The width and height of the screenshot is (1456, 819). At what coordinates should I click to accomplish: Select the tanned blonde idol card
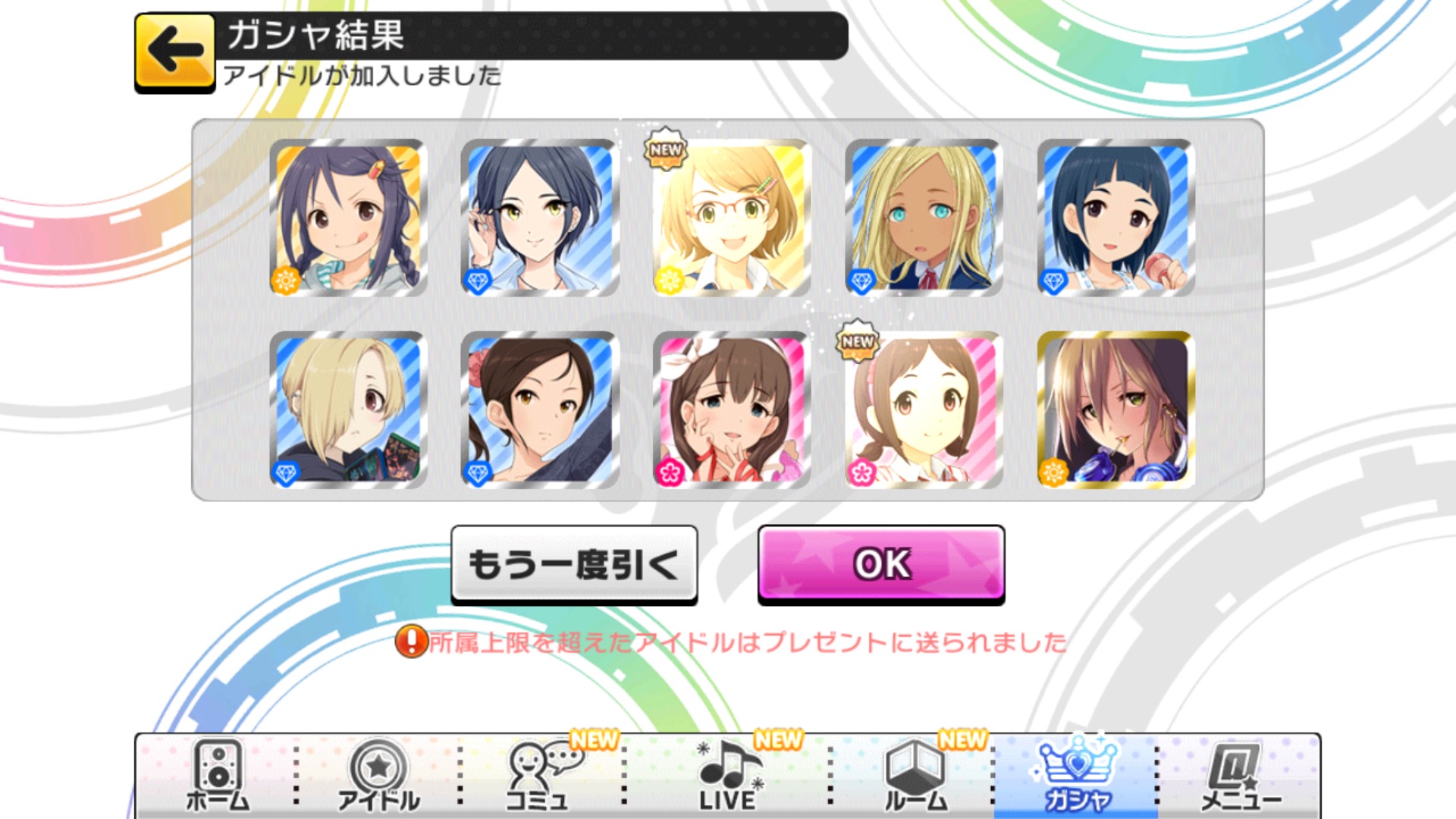[x=924, y=218]
